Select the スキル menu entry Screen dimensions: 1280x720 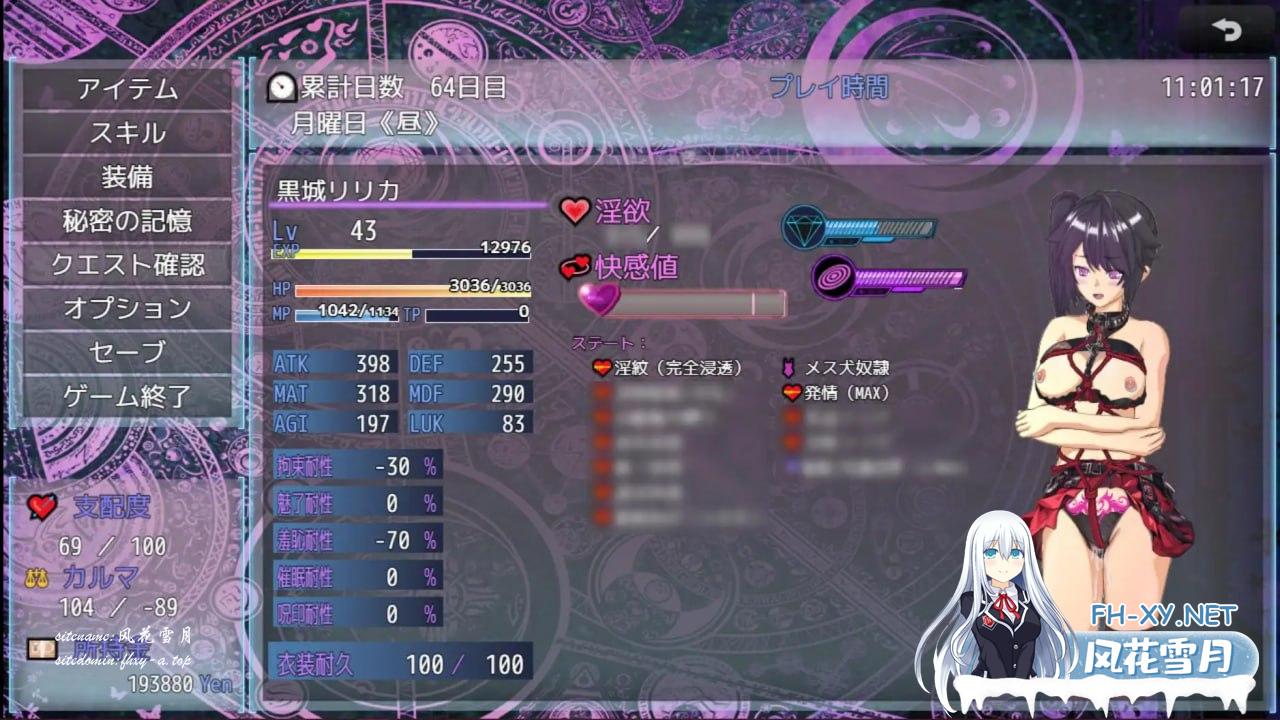[127, 133]
